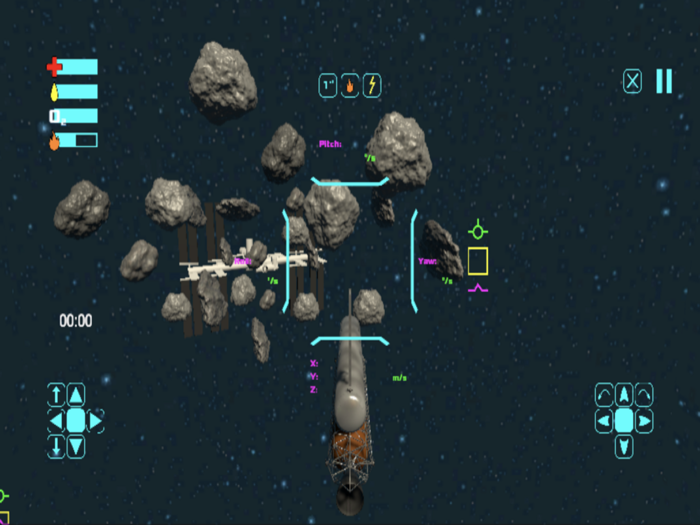Tap the right pad's center square

[x=624, y=421]
